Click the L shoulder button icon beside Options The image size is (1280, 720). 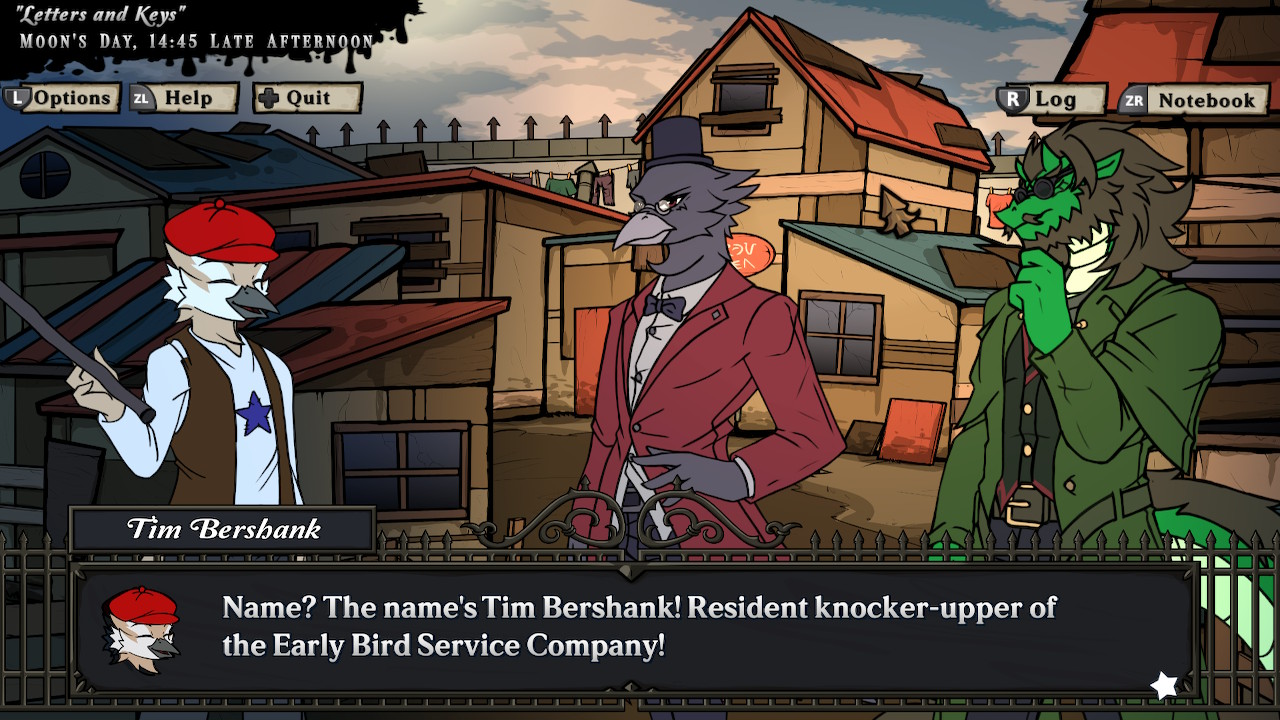click(16, 98)
